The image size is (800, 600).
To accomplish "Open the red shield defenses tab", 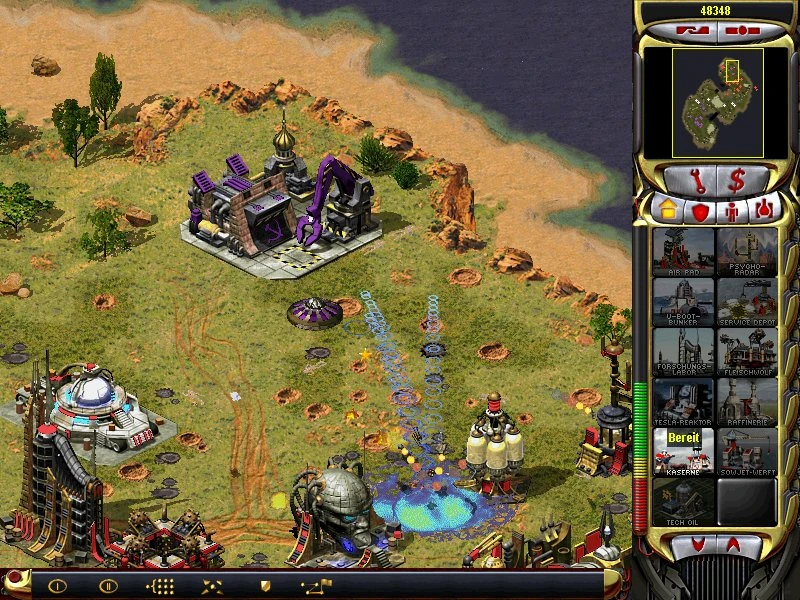I will point(699,212).
